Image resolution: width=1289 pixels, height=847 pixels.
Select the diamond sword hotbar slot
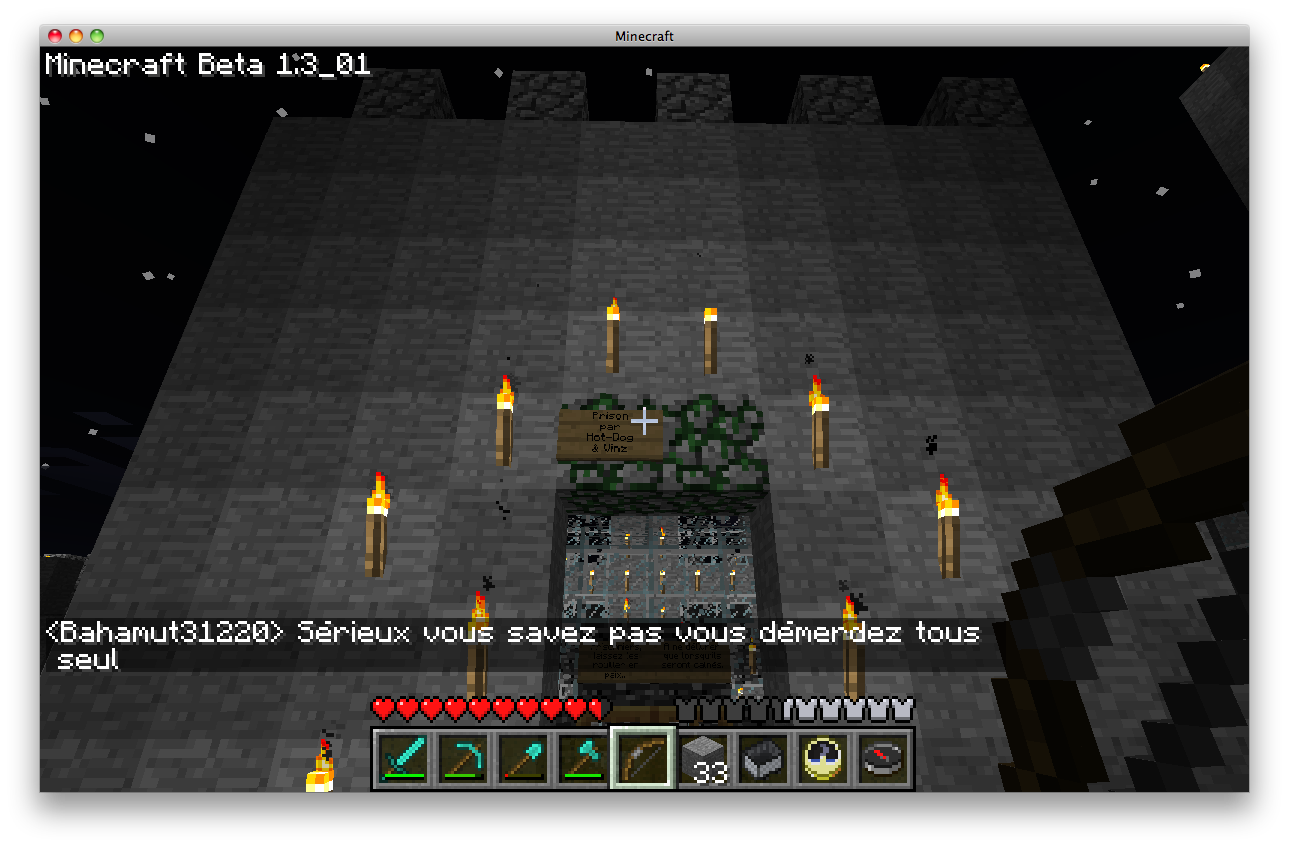click(x=403, y=757)
